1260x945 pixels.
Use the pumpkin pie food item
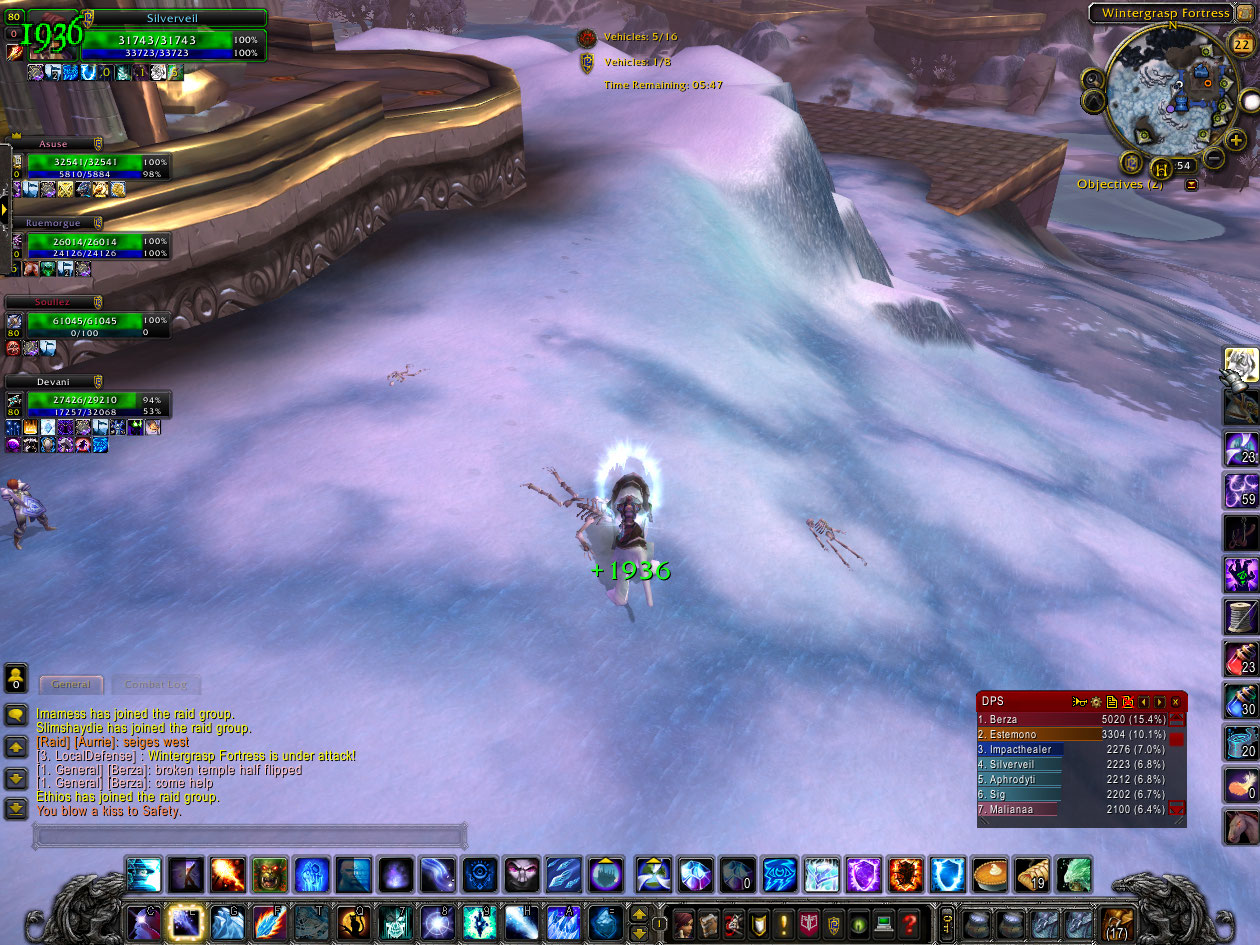(x=989, y=874)
